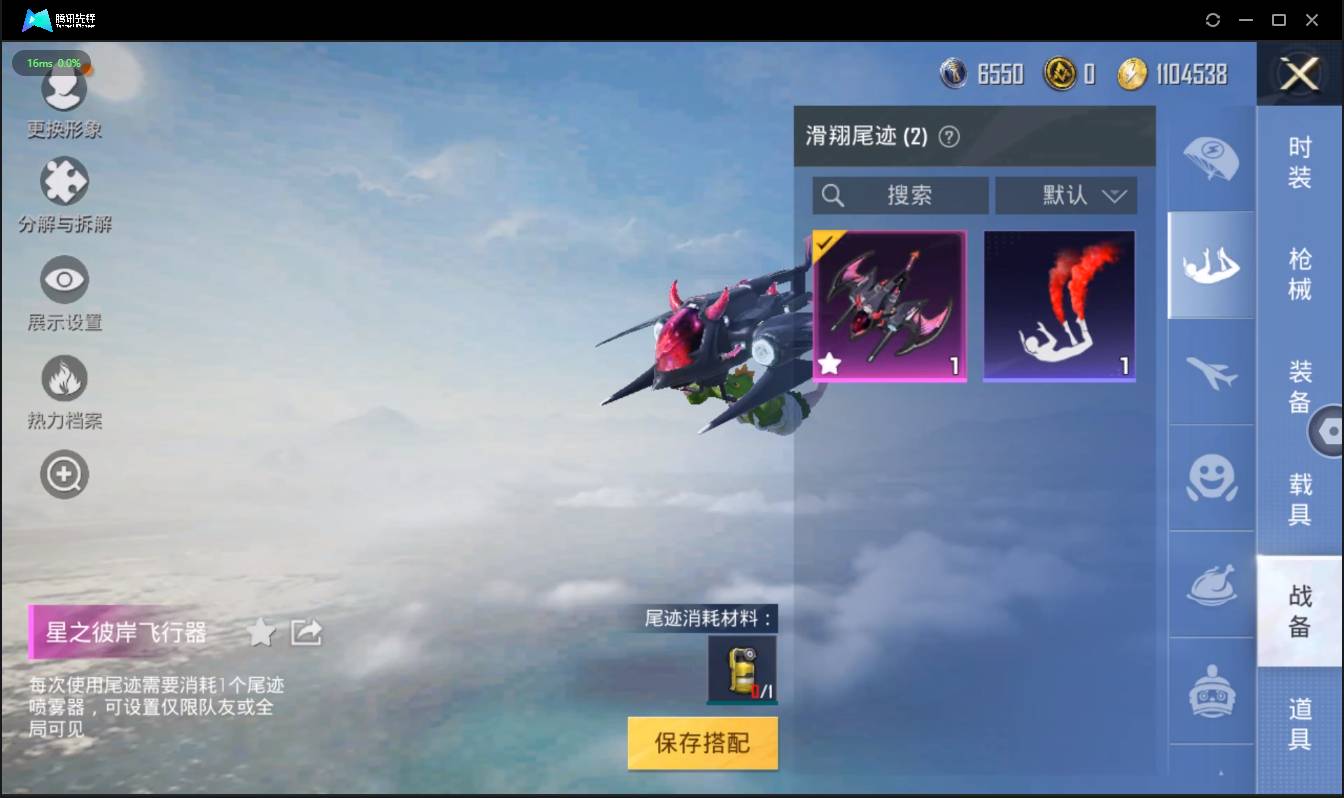Click the magnifier zoom icon in left sidebar
The image size is (1344, 798).
64,473
